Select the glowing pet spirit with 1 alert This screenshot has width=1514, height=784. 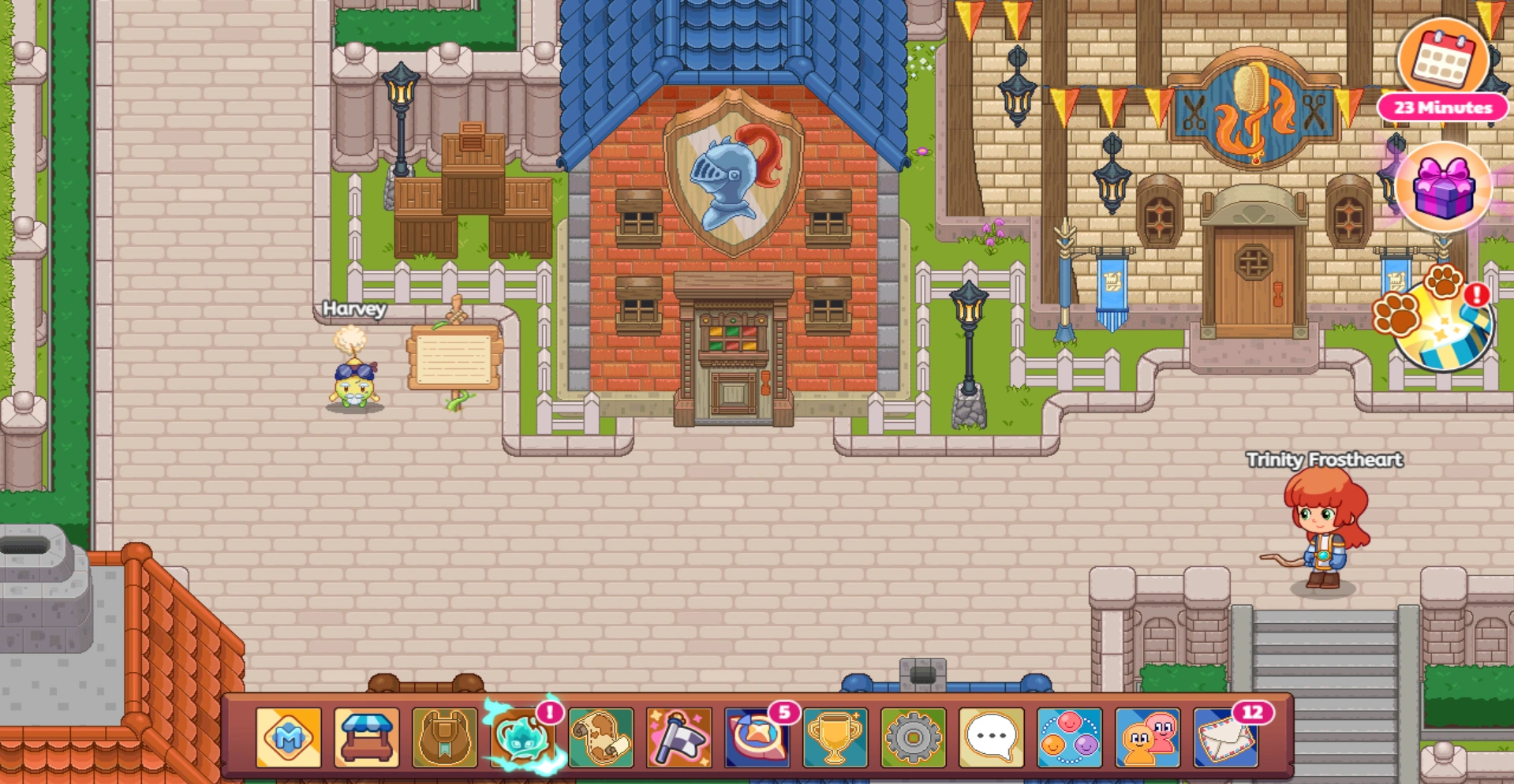pos(523,737)
